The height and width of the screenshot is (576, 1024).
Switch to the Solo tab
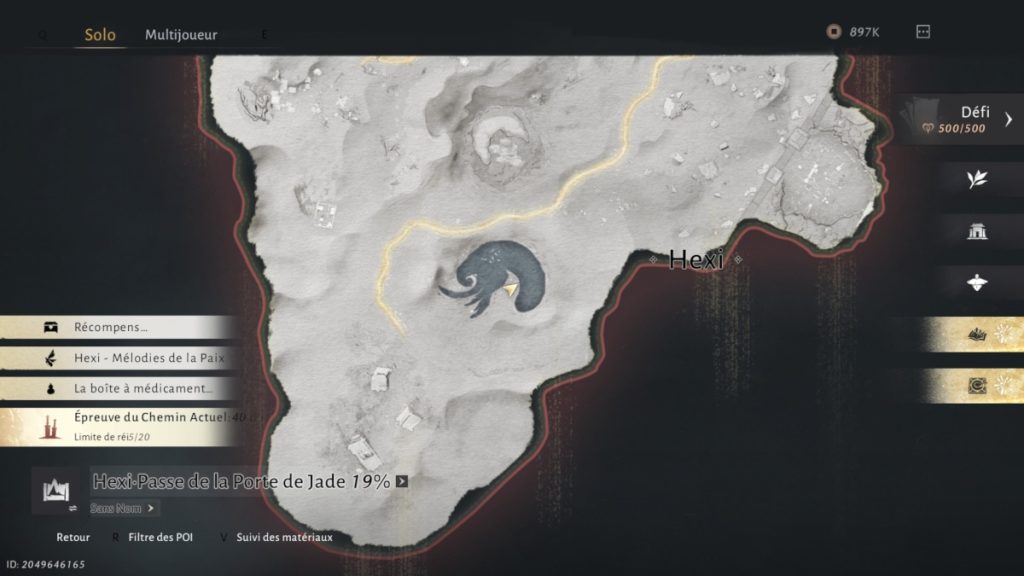pyautogui.click(x=99, y=35)
